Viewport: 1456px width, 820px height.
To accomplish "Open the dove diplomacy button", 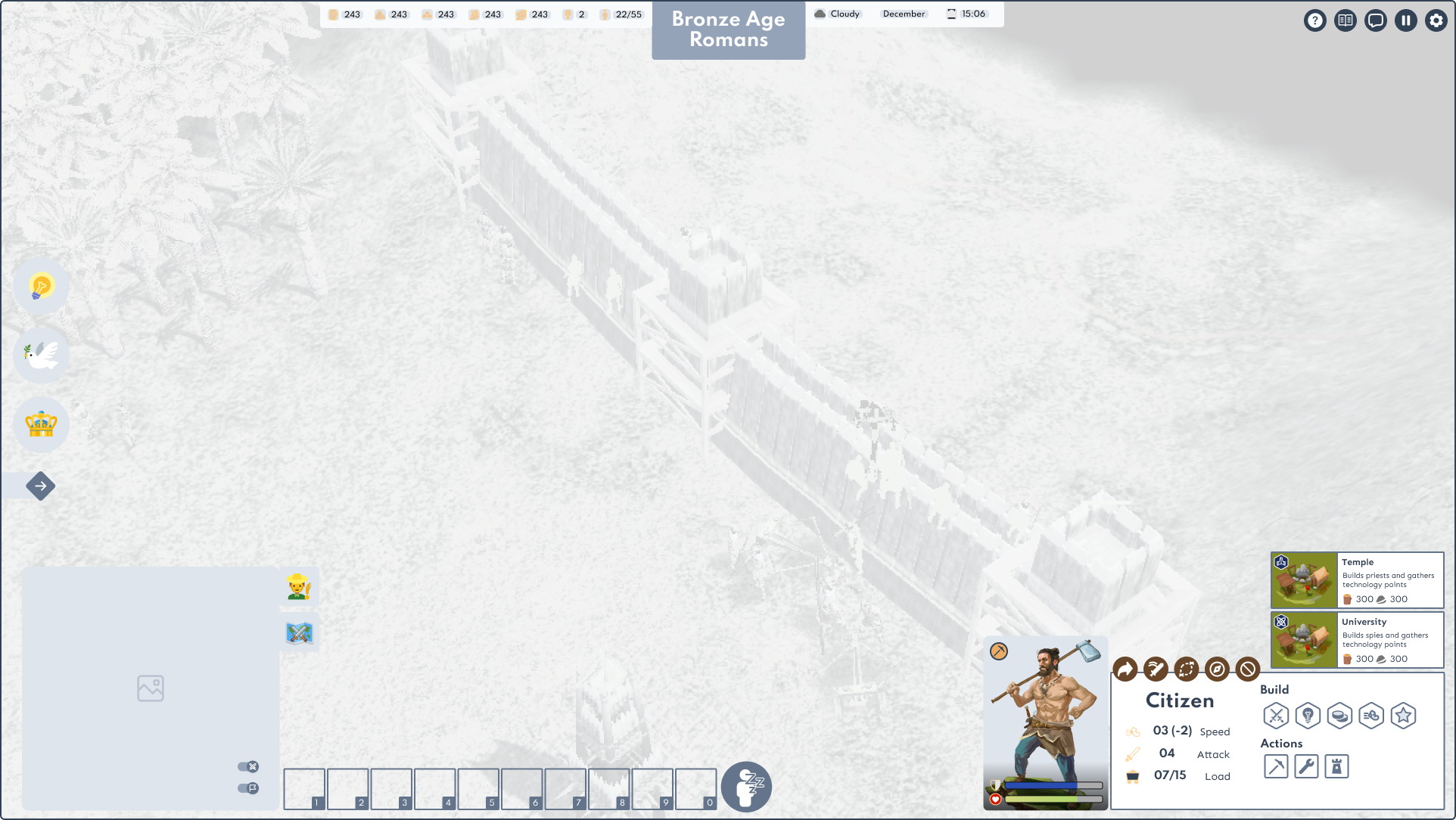I will (42, 355).
